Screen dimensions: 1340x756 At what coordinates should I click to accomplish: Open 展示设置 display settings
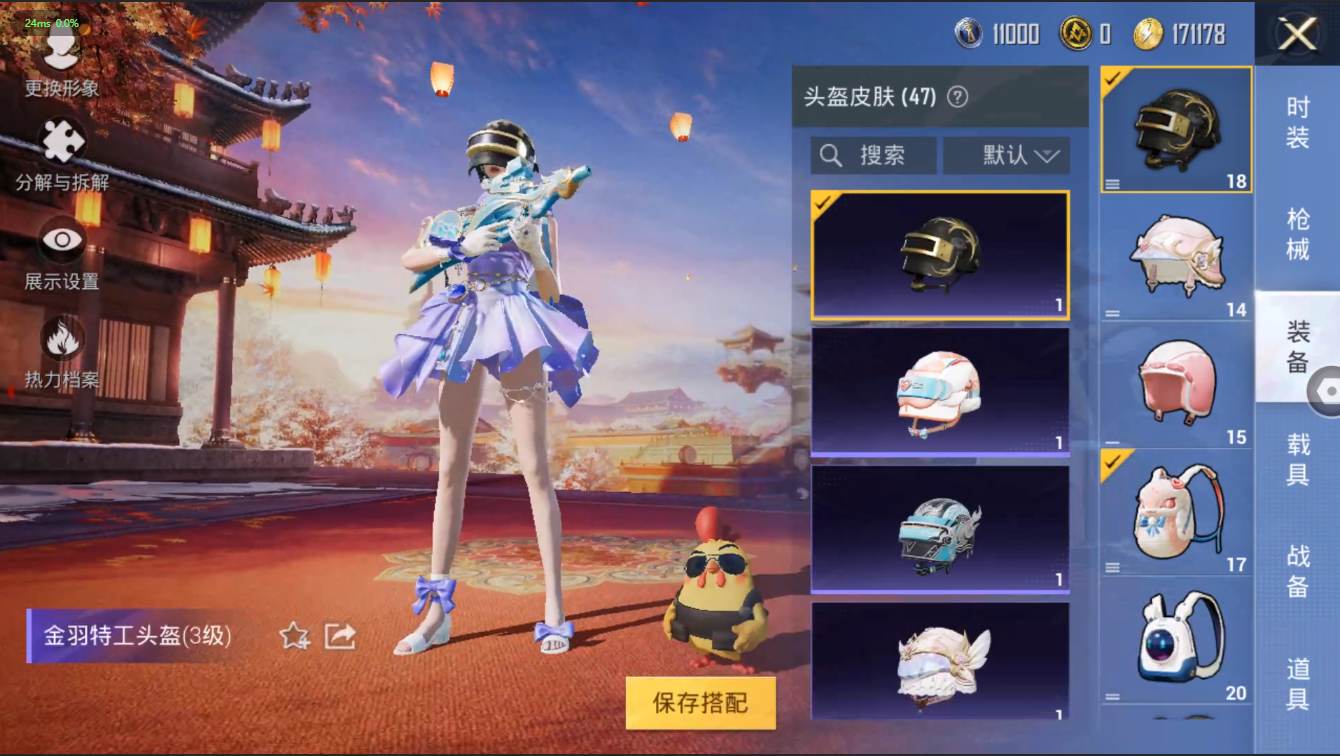[x=62, y=253]
